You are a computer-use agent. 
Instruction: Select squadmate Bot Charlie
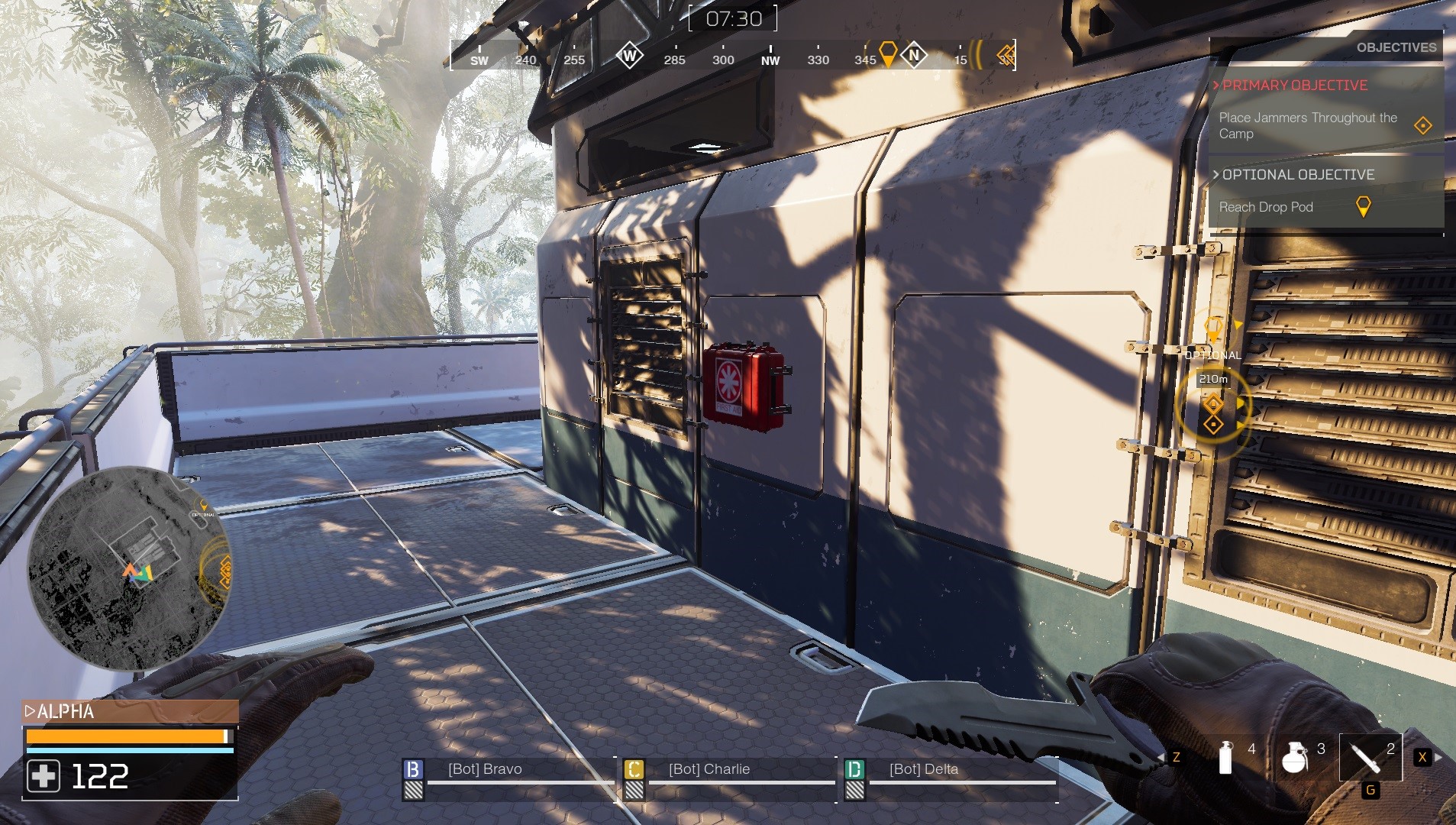tap(709, 769)
